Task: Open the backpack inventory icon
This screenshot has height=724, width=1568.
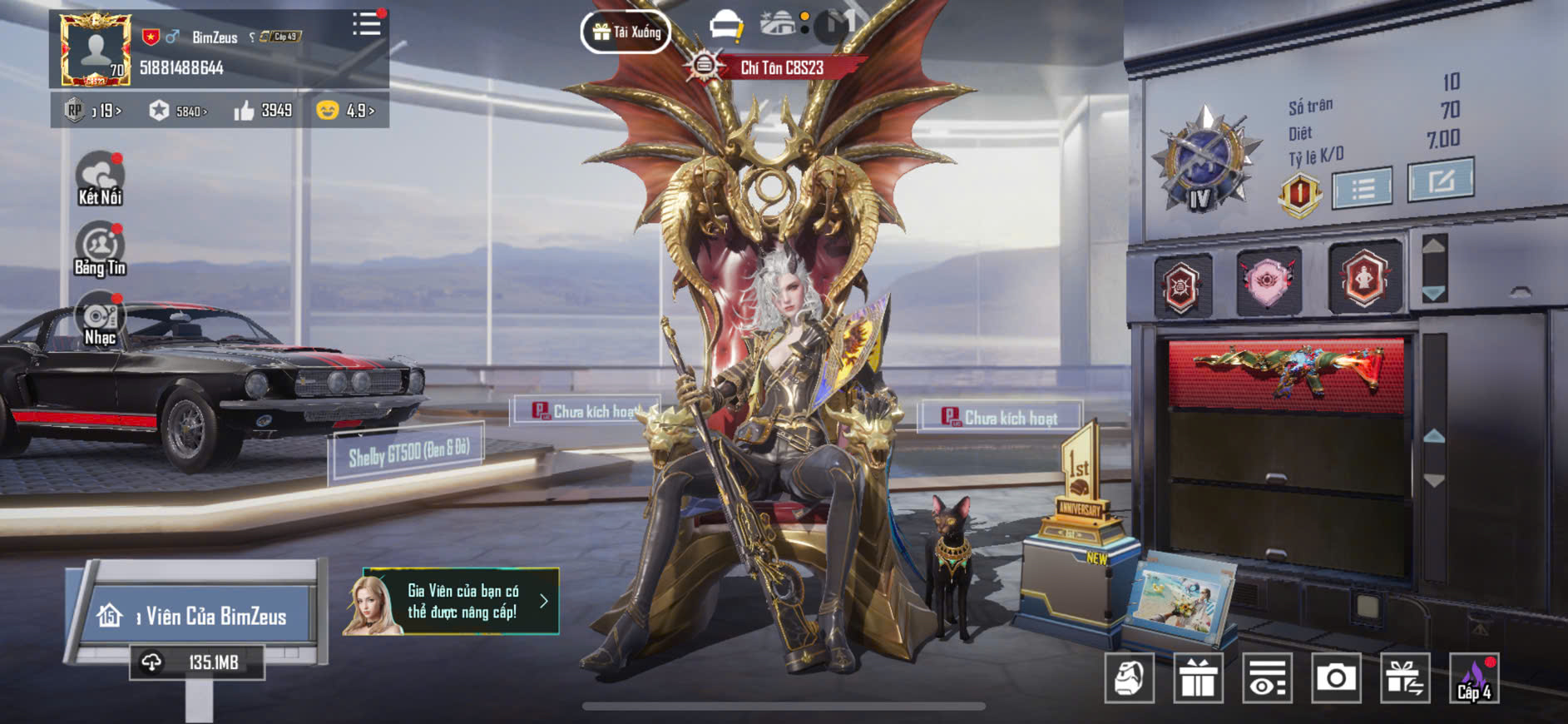Action: 1129,678
